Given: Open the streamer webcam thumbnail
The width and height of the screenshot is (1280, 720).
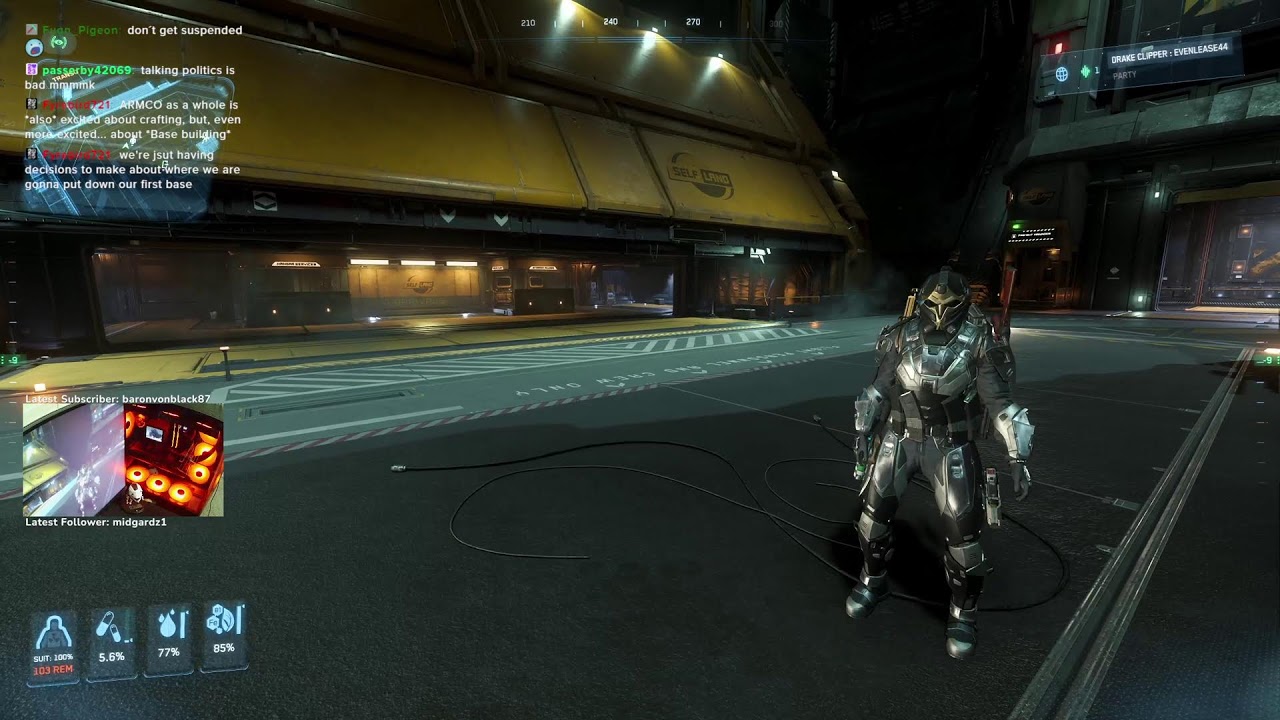Looking at the screenshot, I should [x=123, y=460].
